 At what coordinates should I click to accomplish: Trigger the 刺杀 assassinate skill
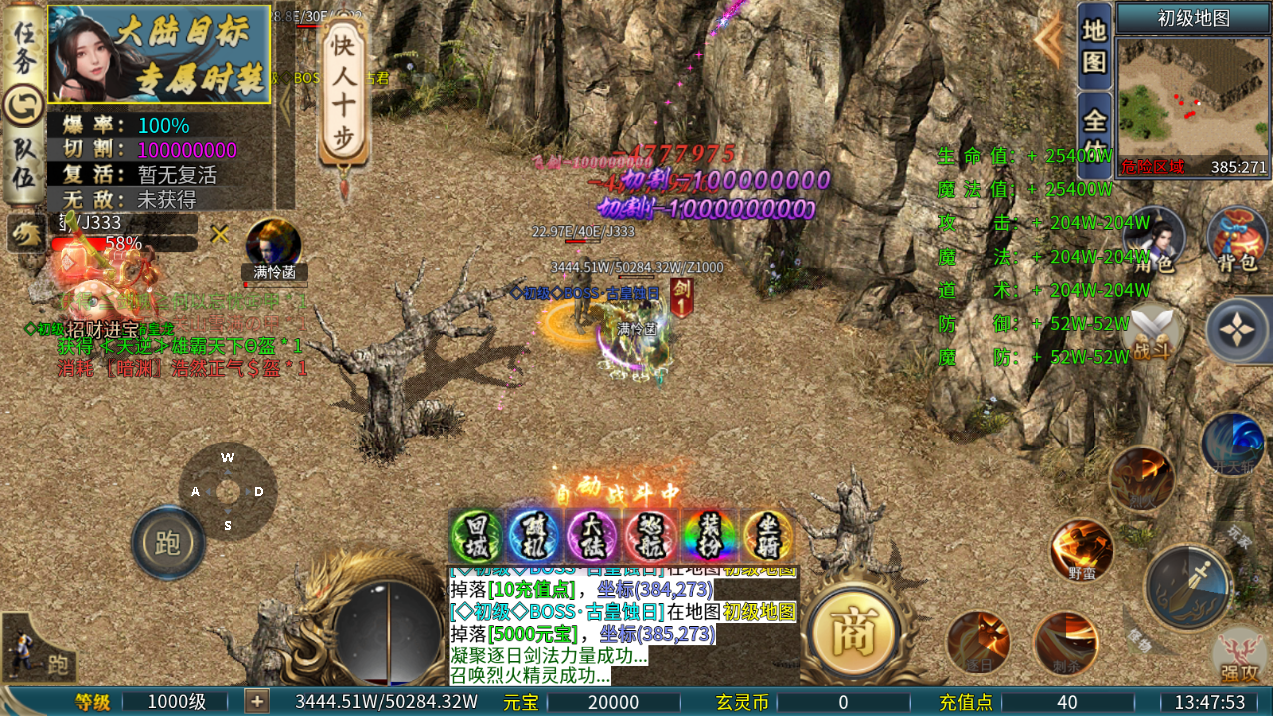(1065, 642)
